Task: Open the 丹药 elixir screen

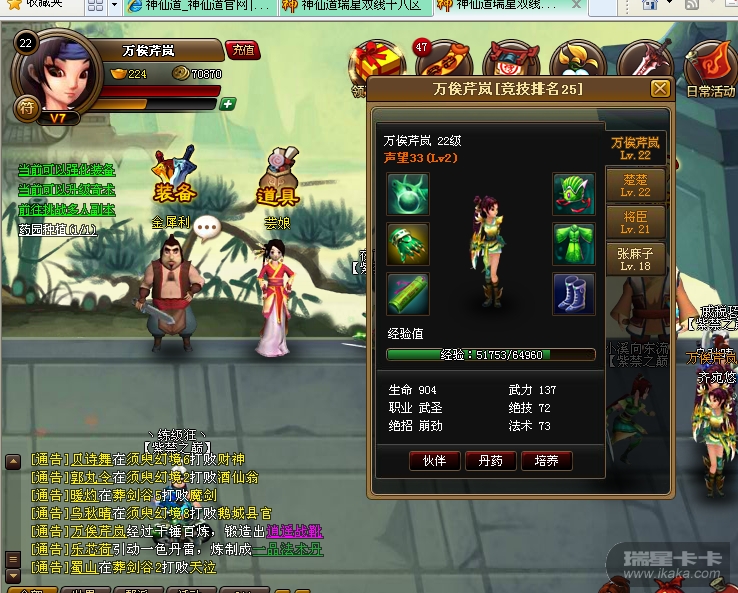Action: coord(491,461)
